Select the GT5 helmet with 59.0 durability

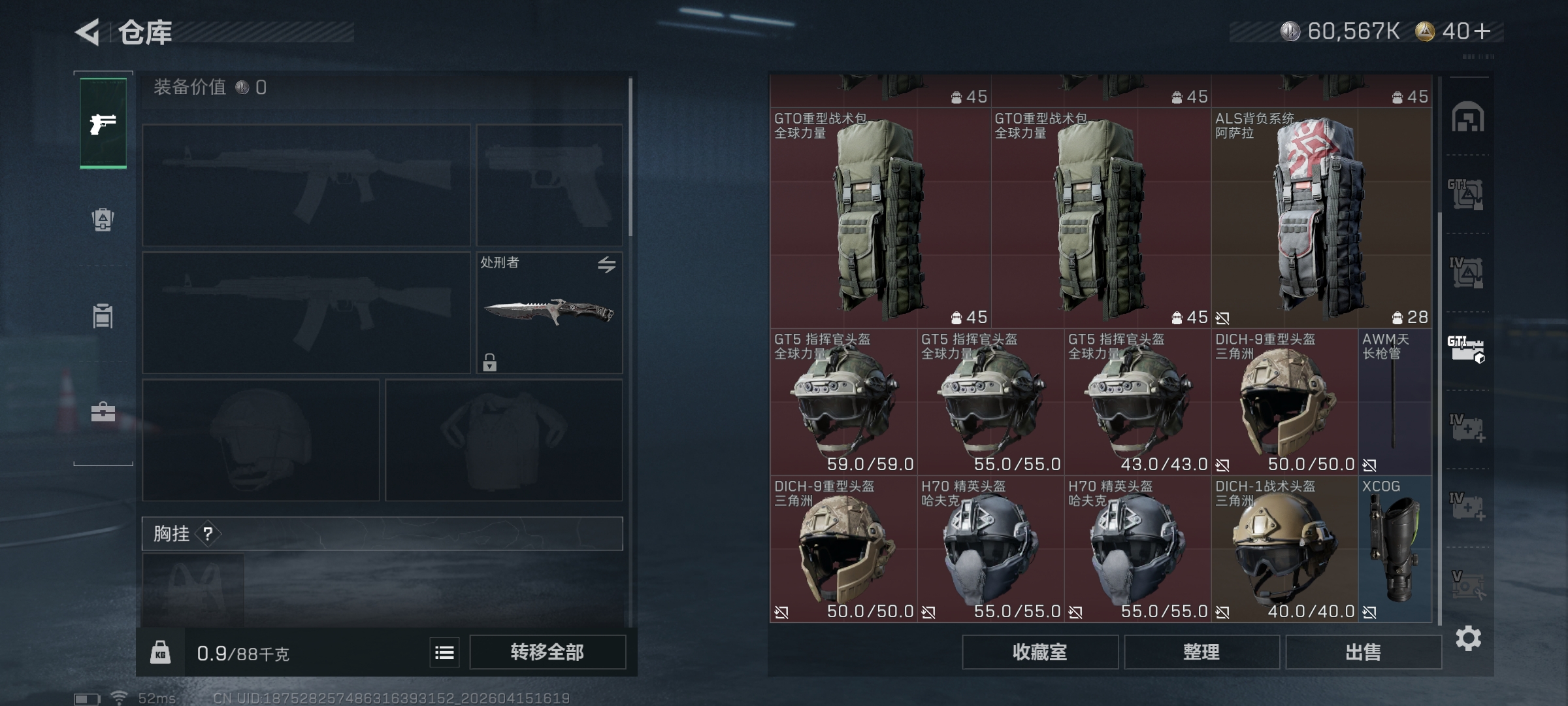[x=843, y=401]
